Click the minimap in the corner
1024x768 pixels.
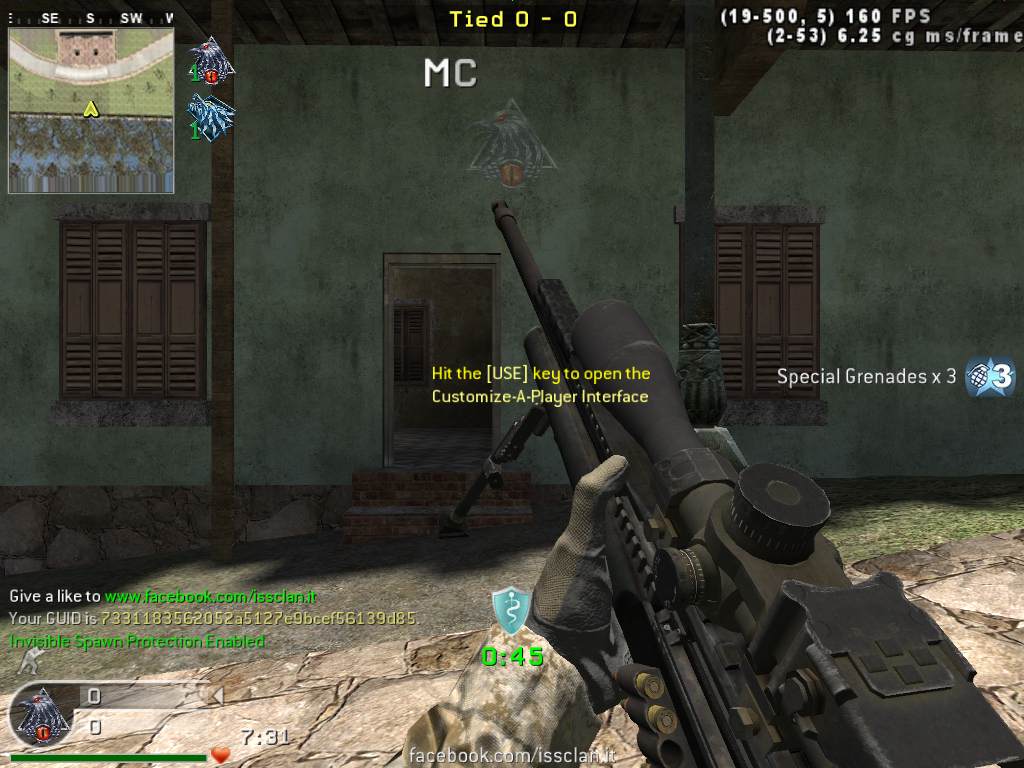coord(91,110)
